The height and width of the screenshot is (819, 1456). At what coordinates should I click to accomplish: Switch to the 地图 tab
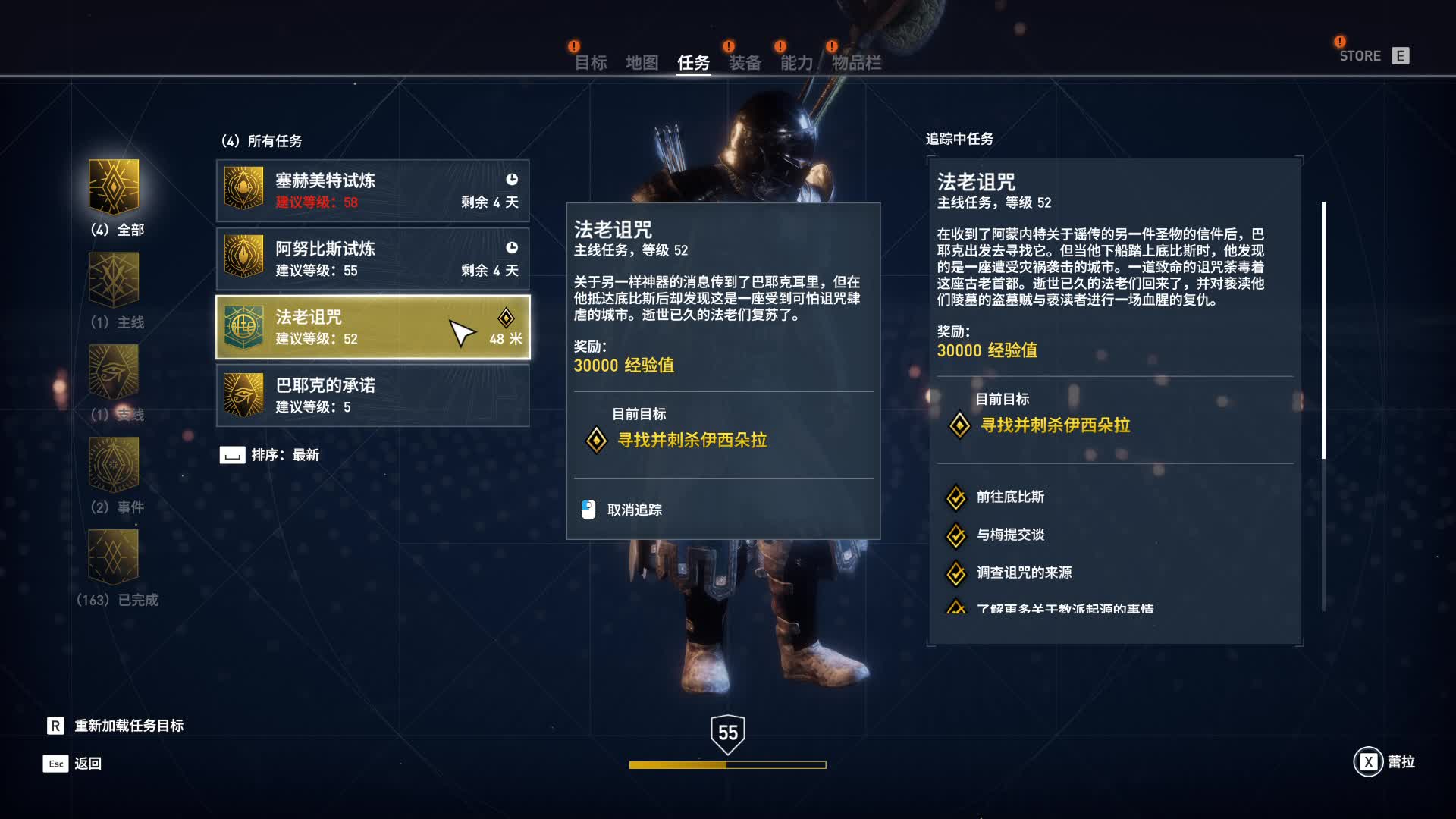tap(642, 64)
